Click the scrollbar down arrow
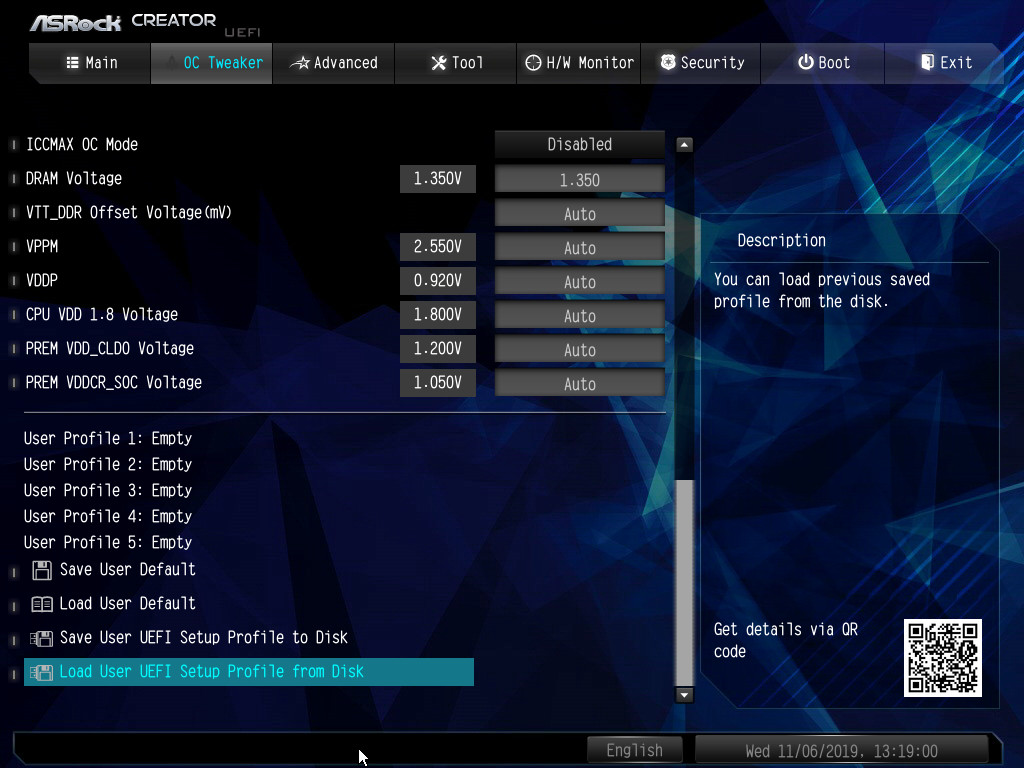The height and width of the screenshot is (768, 1024). tap(685, 694)
